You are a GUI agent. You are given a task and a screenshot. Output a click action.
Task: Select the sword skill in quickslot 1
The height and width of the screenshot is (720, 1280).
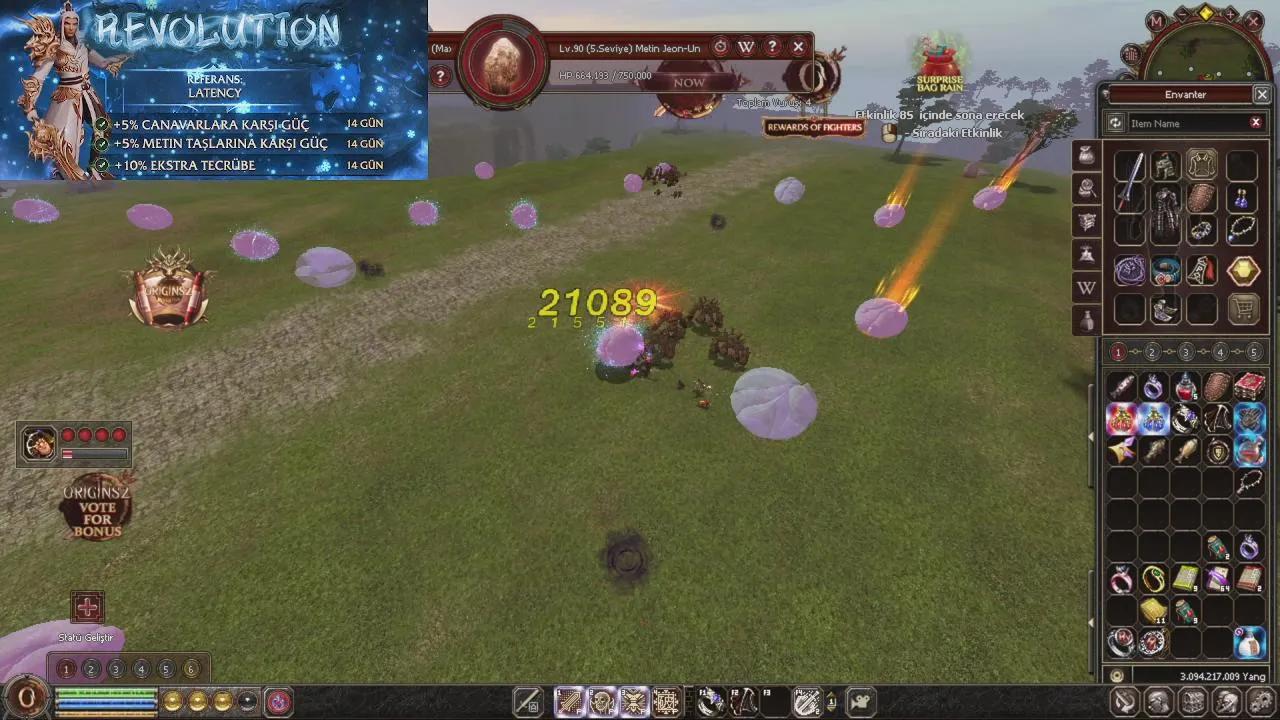pyautogui.click(x=568, y=700)
